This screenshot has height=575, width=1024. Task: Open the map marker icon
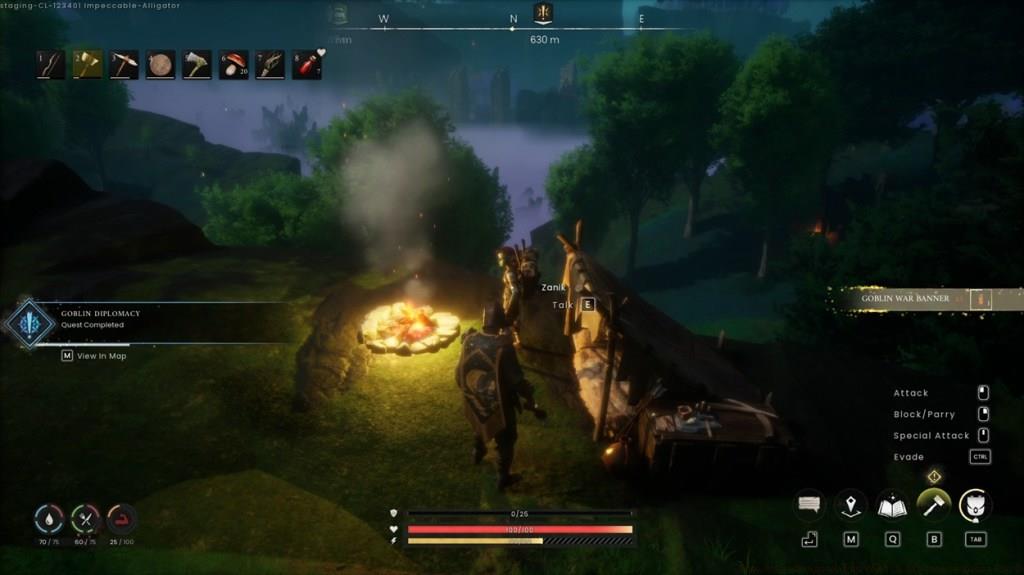pyautogui.click(x=851, y=505)
